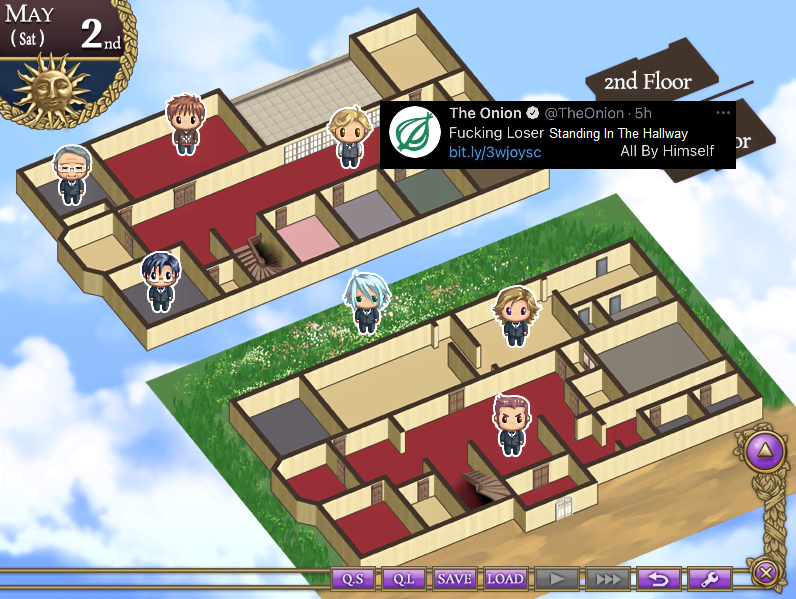Click the greyed-out single-arrow play button
Viewport: 796px width, 599px height.
[x=556, y=579]
